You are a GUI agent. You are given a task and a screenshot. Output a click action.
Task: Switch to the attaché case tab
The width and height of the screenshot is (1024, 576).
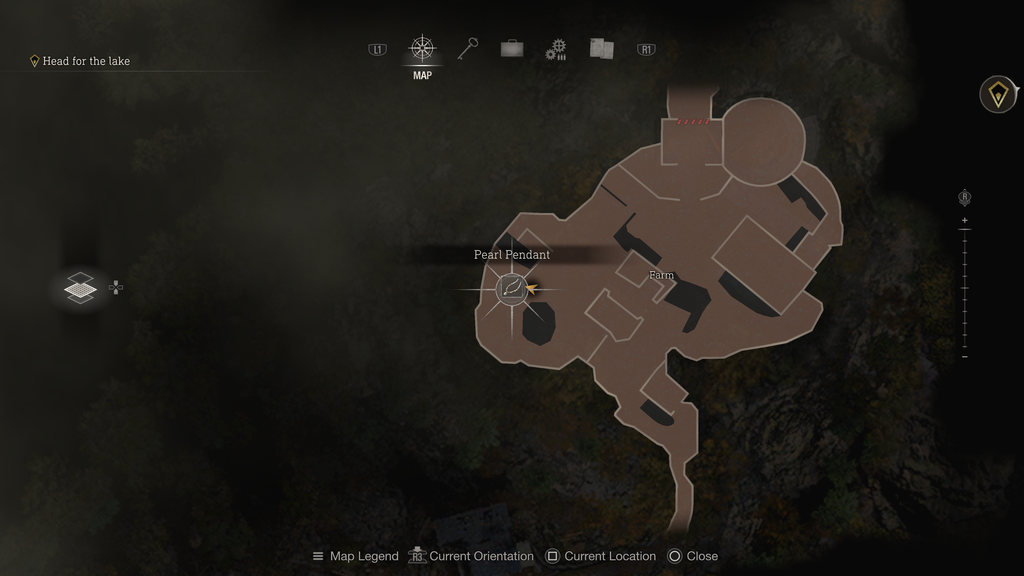(x=512, y=48)
